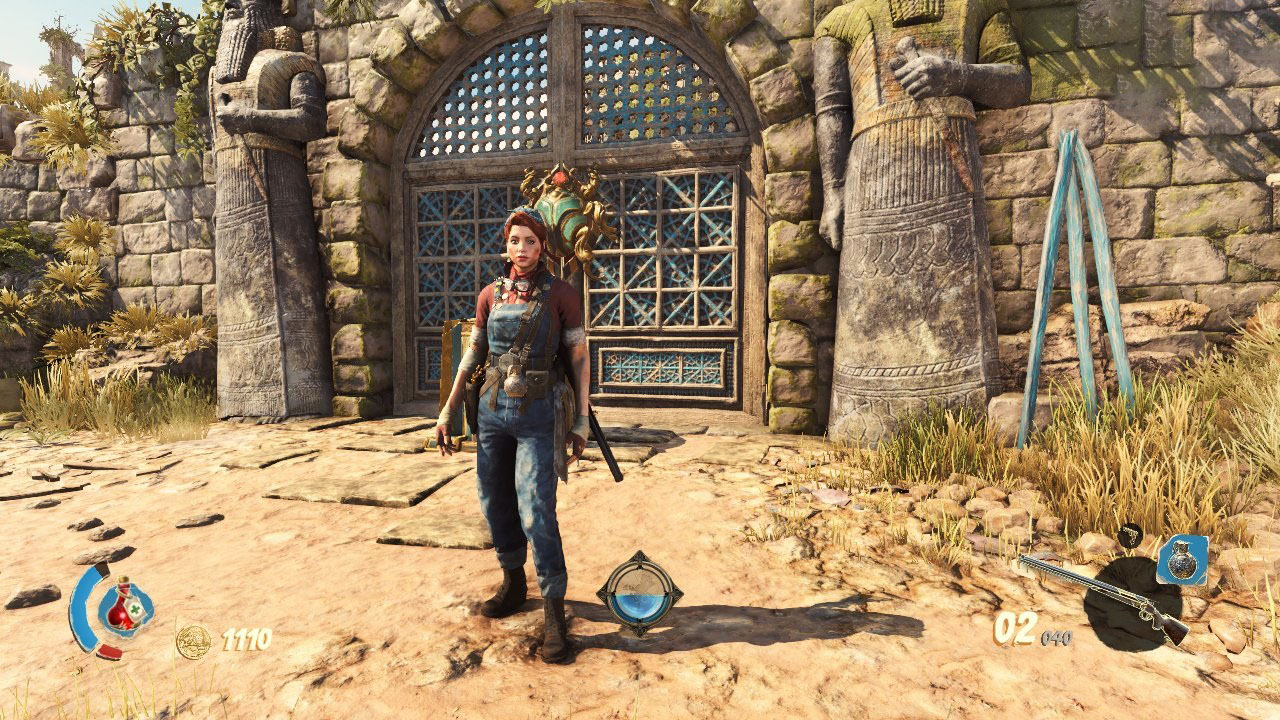Screen dimensions: 1280x720
Task: Switch to the small pistol sidearm icon
Action: coord(1130,536)
